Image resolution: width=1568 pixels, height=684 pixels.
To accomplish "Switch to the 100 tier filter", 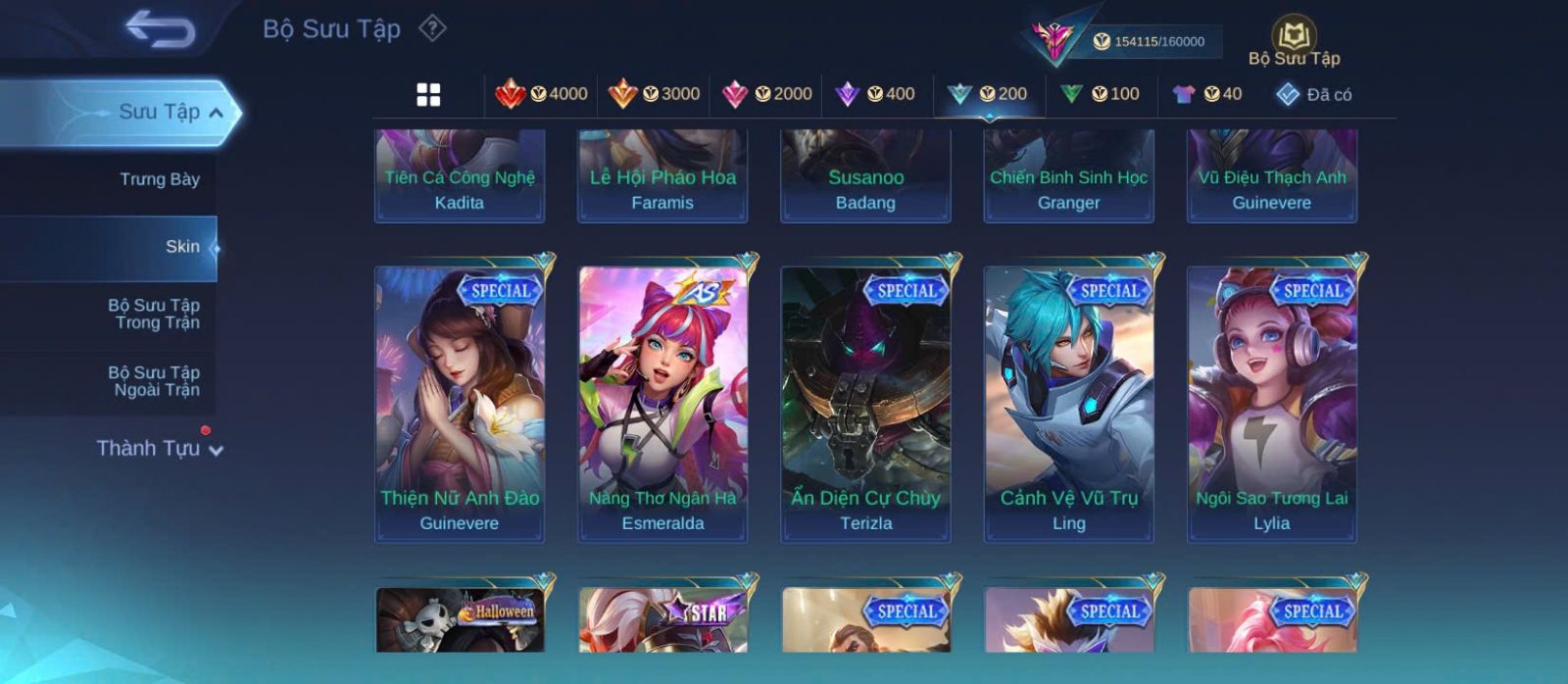I will pos(1101,94).
